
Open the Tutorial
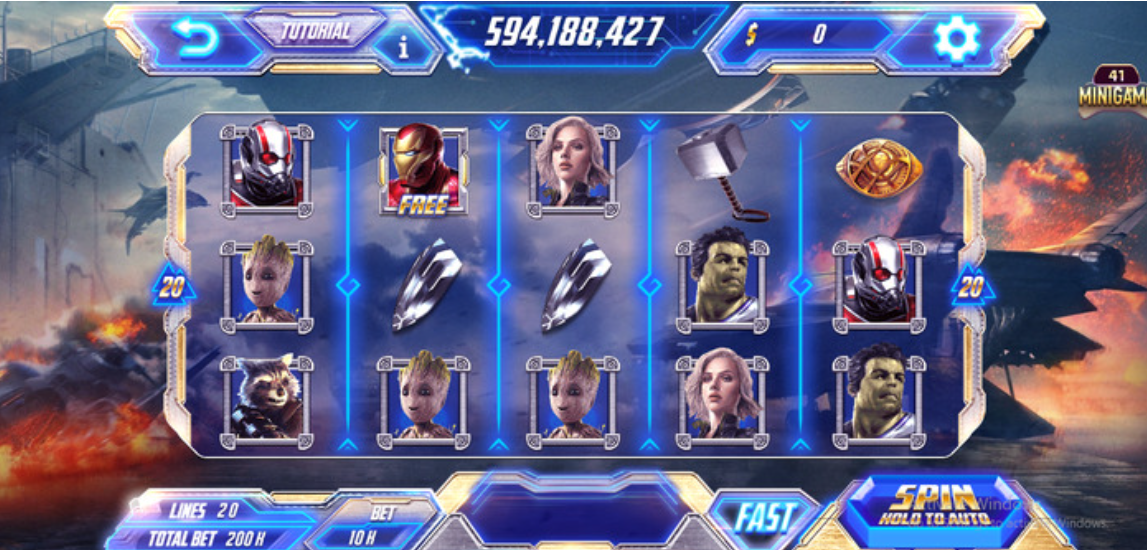pos(316,29)
